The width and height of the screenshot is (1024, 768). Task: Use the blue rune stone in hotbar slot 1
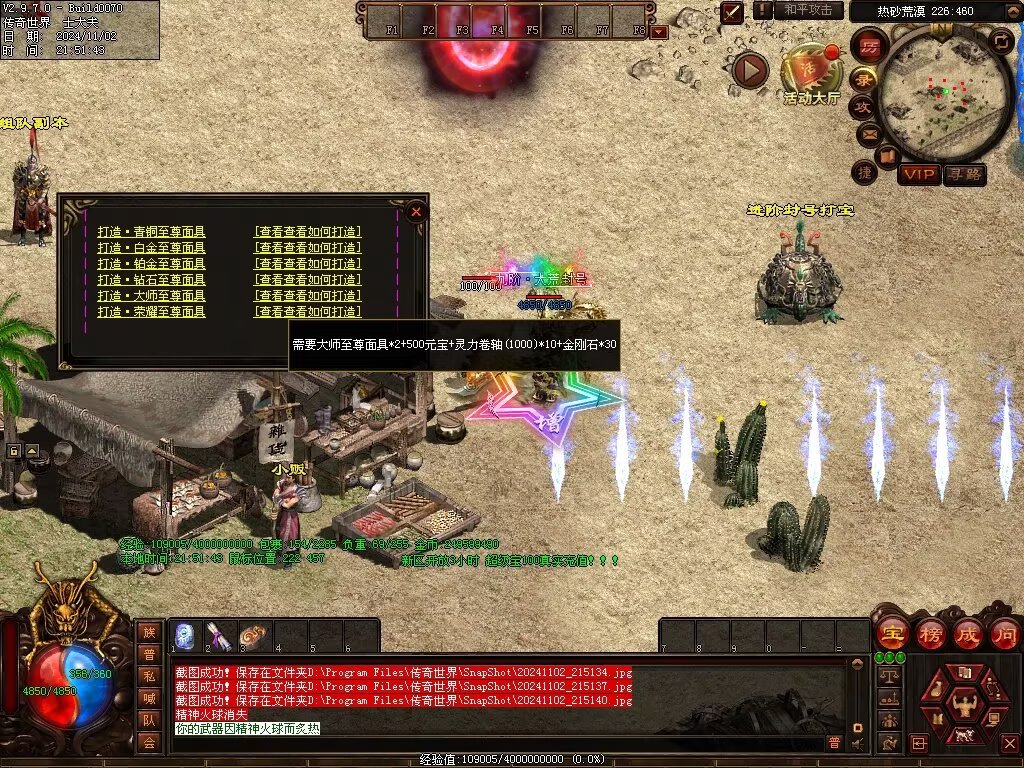pos(185,636)
